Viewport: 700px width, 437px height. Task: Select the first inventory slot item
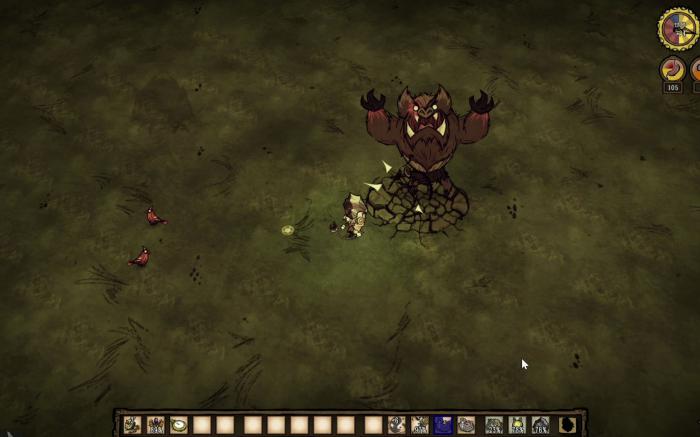tap(132, 425)
